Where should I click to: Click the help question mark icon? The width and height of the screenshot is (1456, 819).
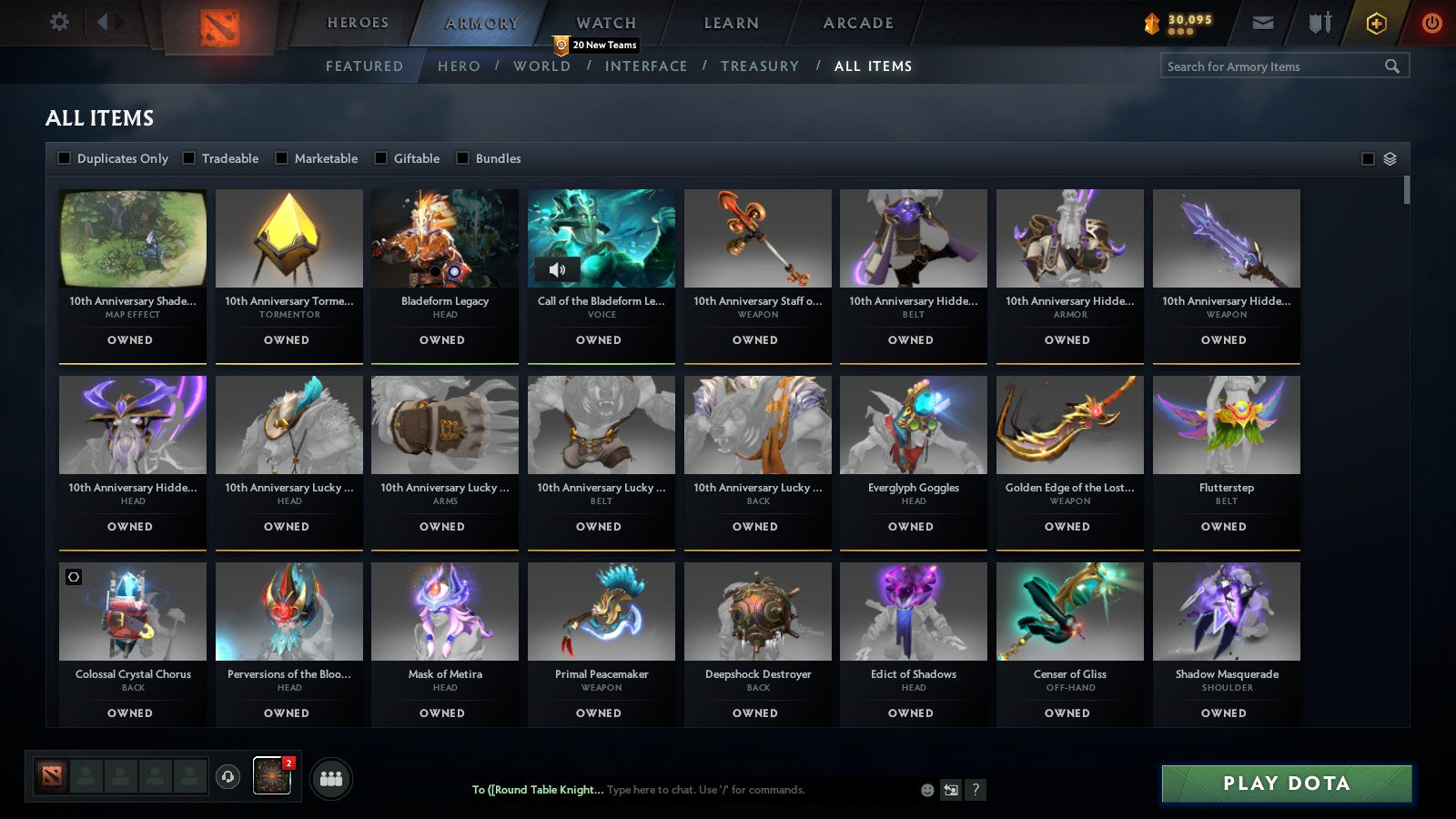(x=974, y=791)
